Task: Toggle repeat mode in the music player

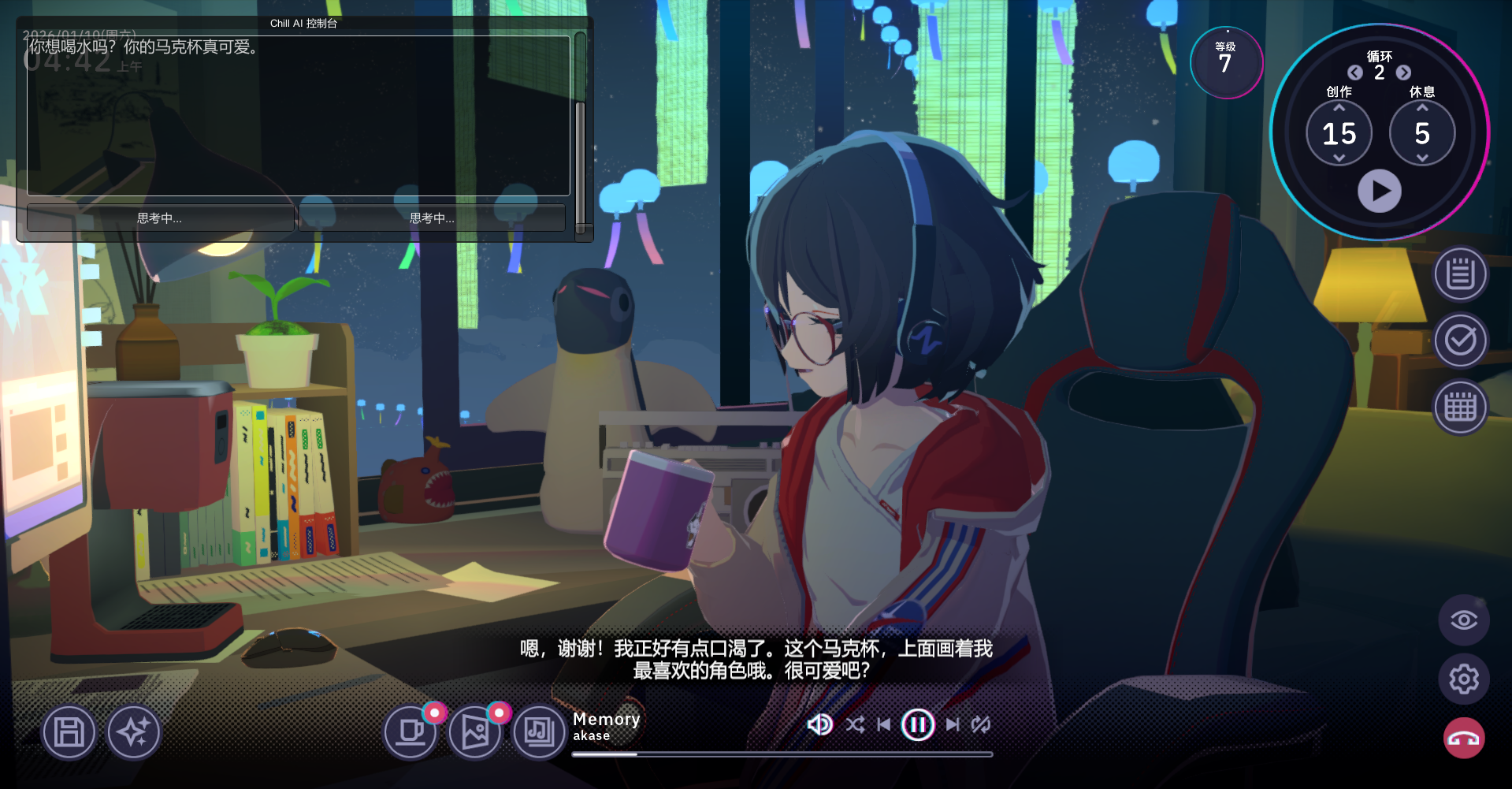Action: tap(981, 724)
